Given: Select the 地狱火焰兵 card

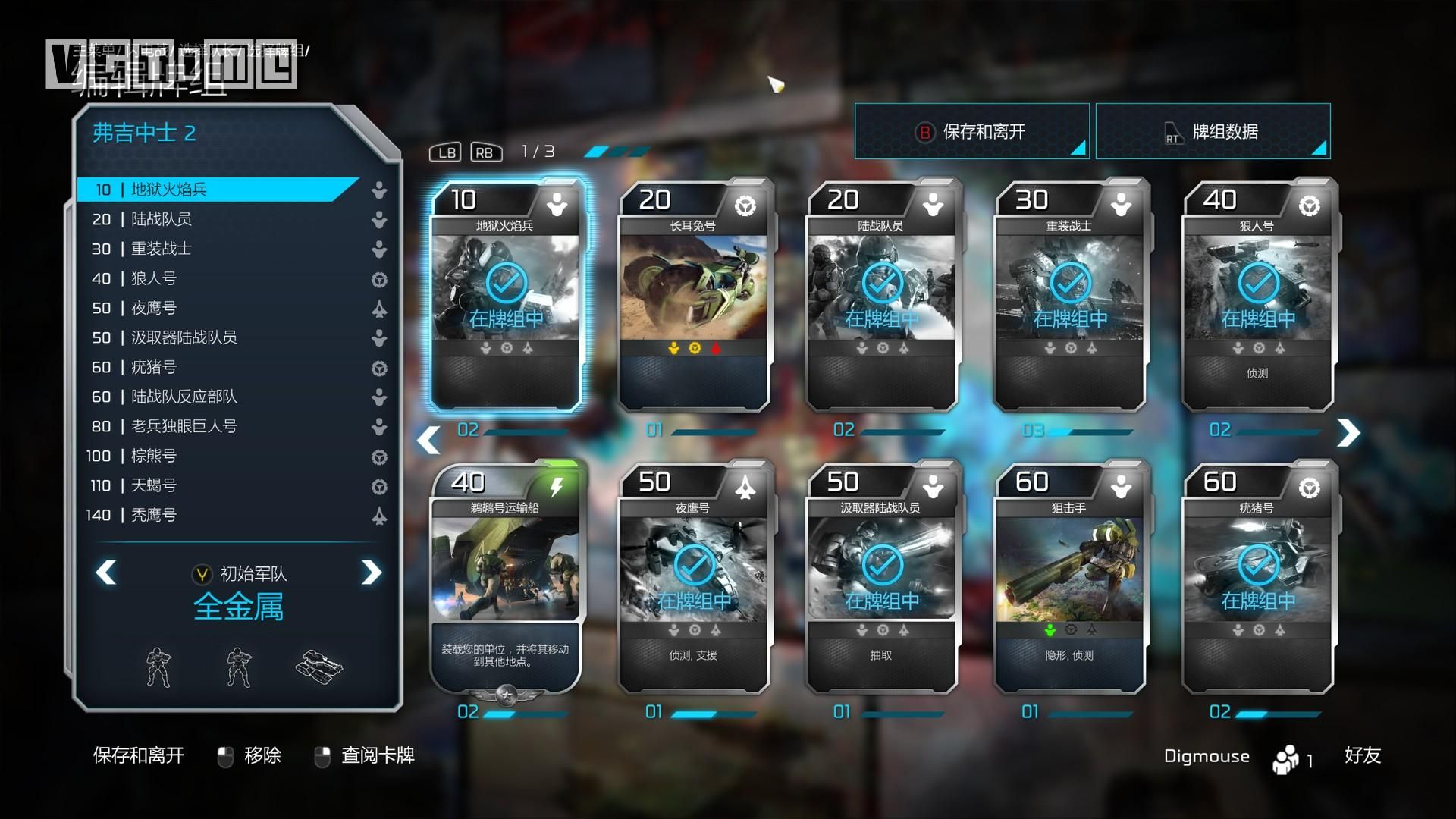Looking at the screenshot, I should pos(505,296).
